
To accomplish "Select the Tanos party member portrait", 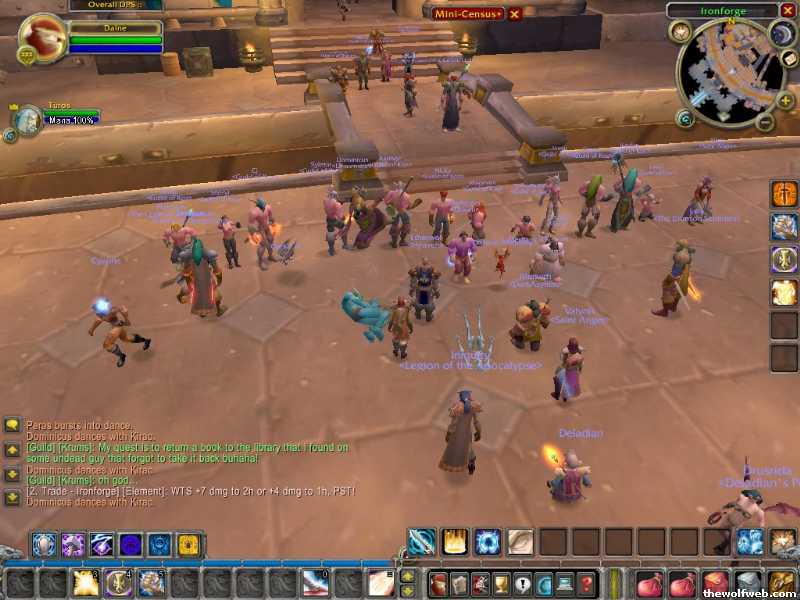I will (x=27, y=119).
